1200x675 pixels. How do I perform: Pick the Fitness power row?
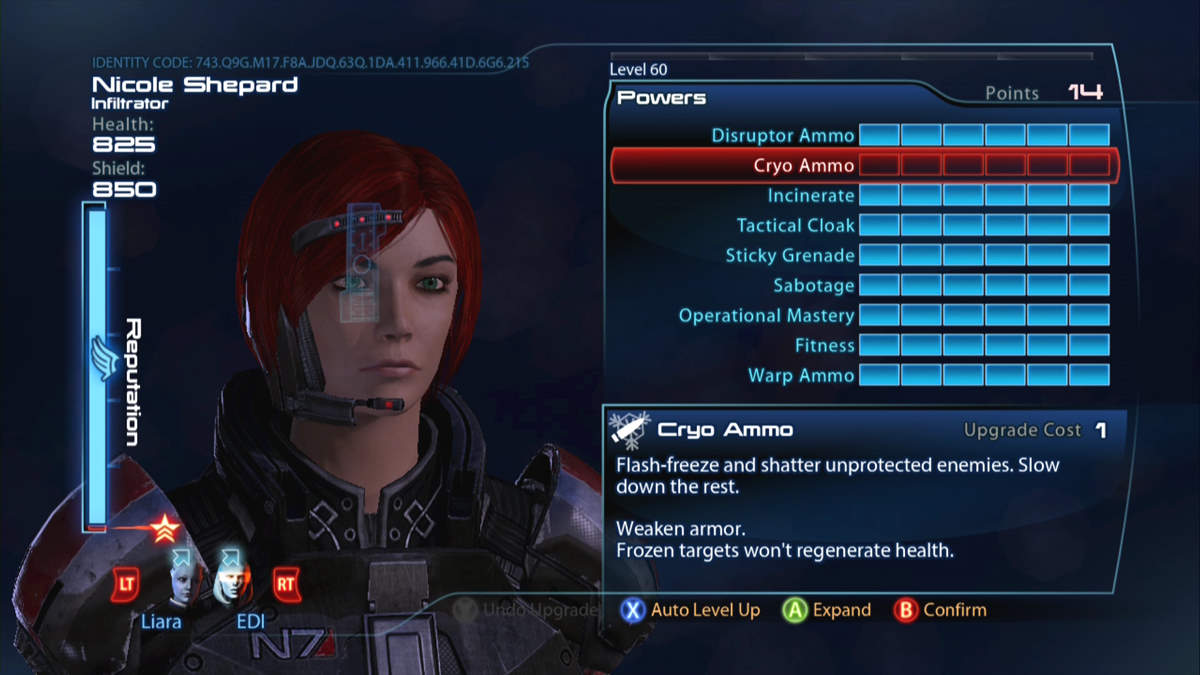point(825,345)
